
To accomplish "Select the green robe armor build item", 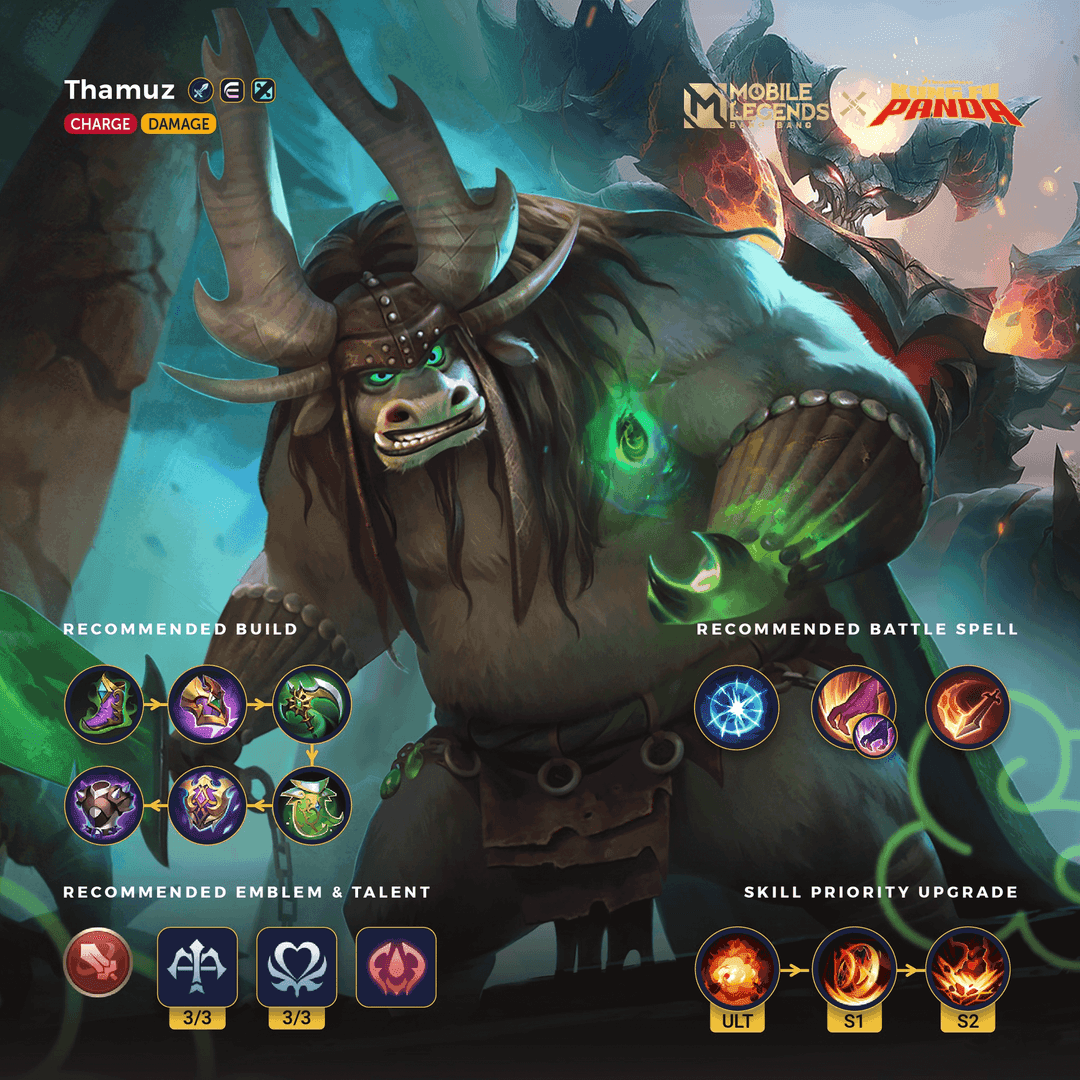I will click(310, 806).
